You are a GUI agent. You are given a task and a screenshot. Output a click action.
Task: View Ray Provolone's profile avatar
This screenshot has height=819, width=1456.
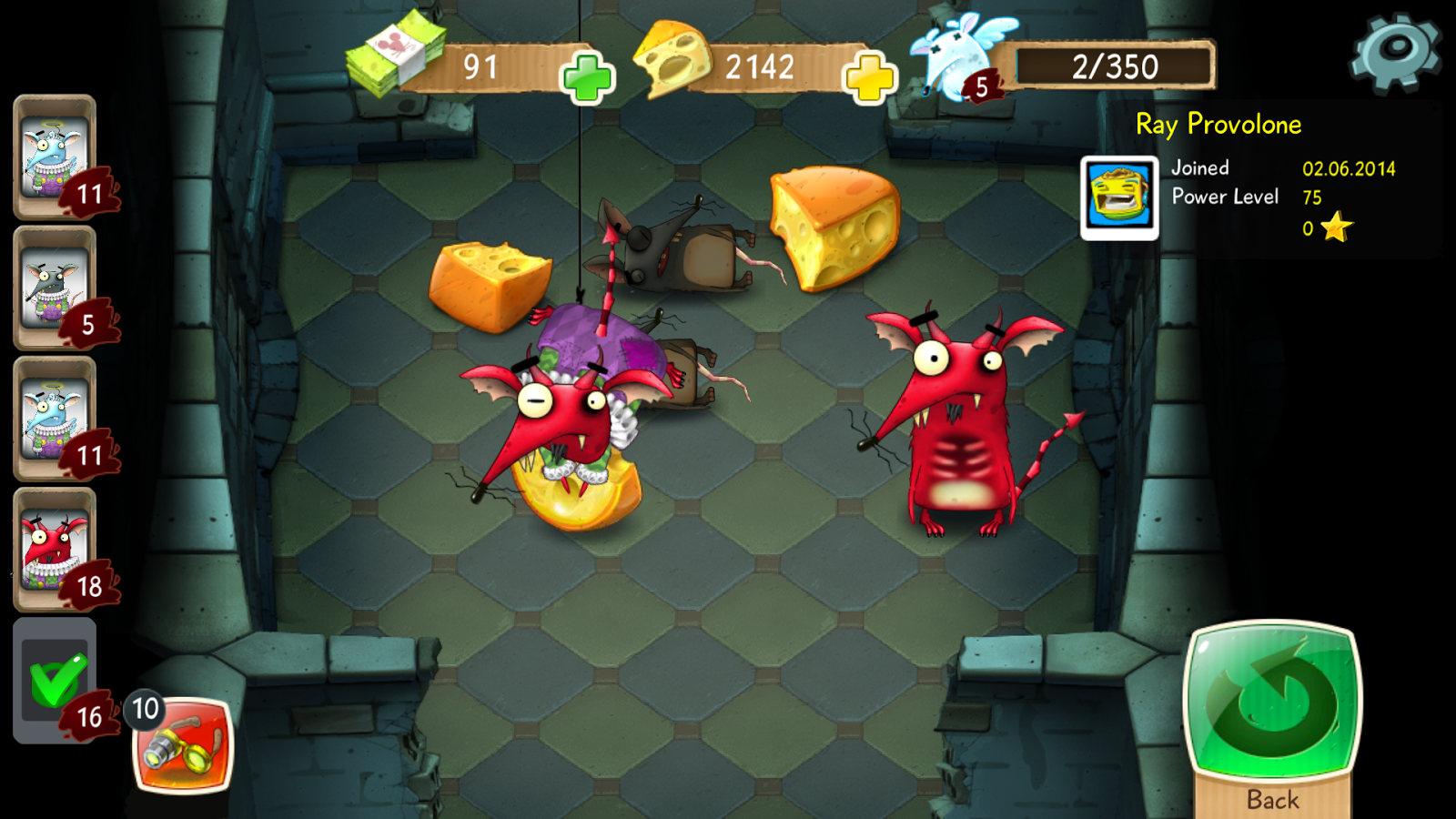1119,197
